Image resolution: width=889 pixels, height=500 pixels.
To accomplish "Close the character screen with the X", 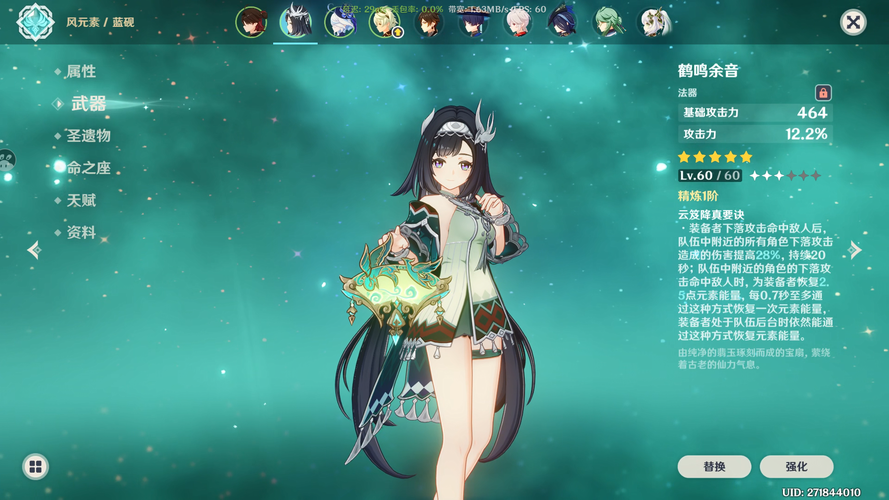I will click(x=852, y=22).
